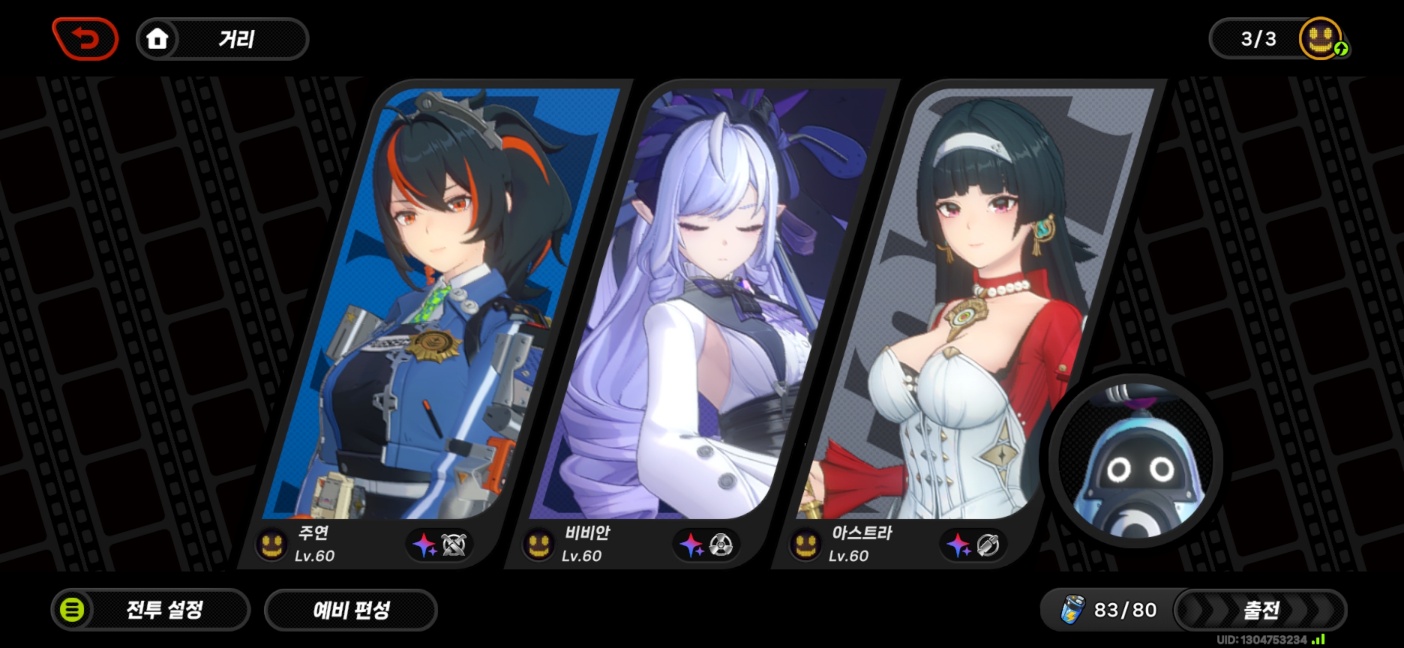Tap the battery energy 83/80 indicator
Image resolution: width=1404 pixels, height=648 pixels.
click(x=1108, y=609)
